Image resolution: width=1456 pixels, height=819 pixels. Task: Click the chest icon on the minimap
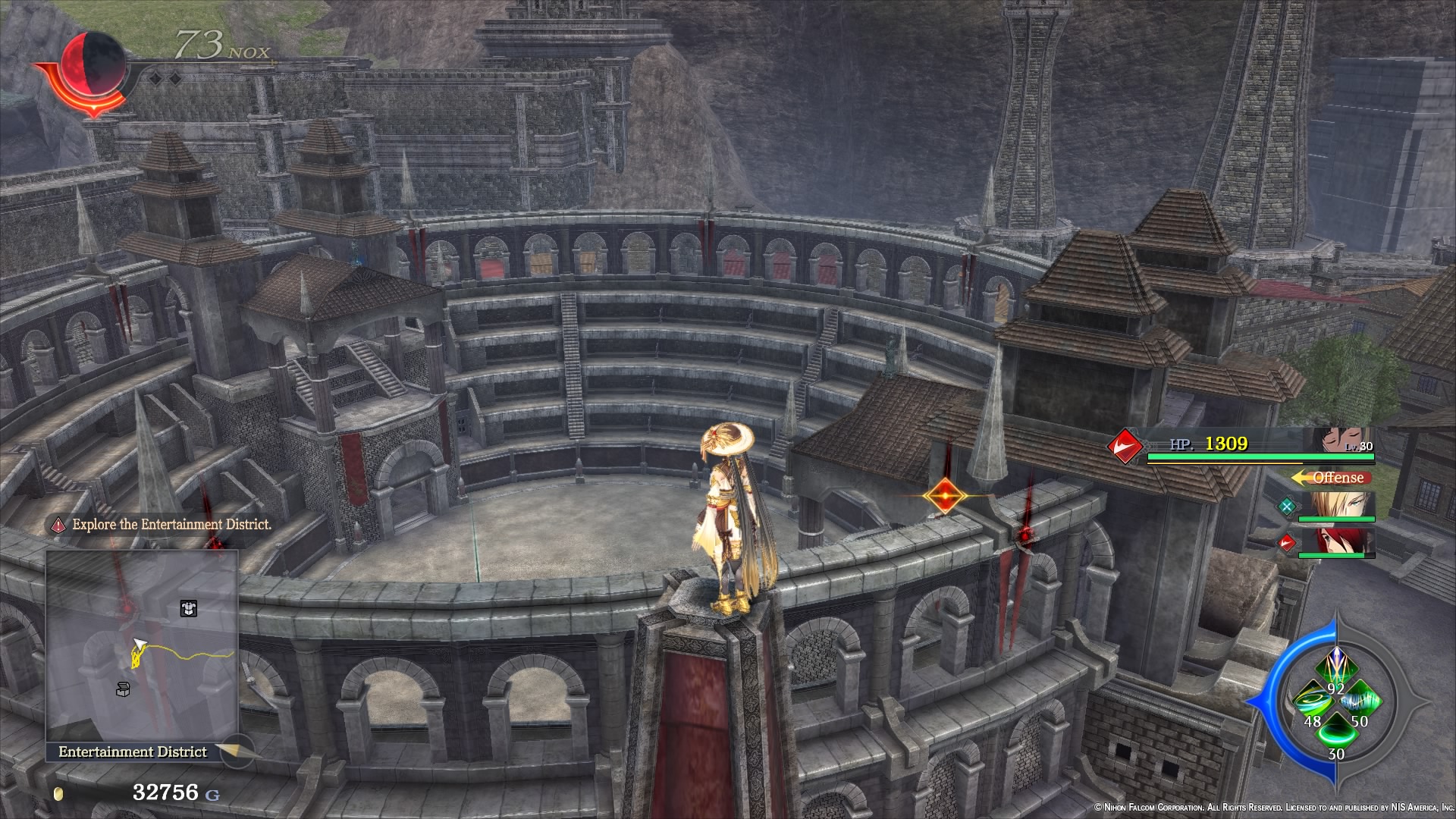(123, 689)
